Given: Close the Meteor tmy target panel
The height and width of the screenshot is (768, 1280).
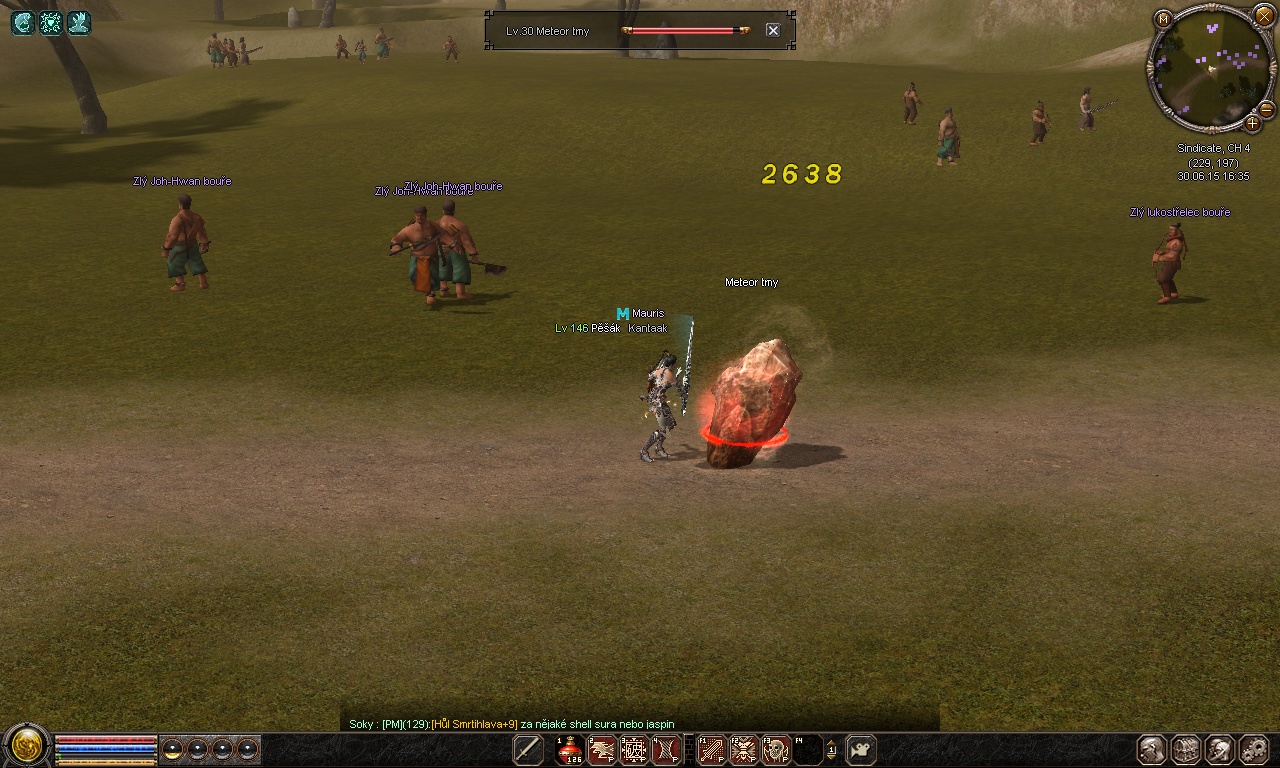Looking at the screenshot, I should coord(772,30).
